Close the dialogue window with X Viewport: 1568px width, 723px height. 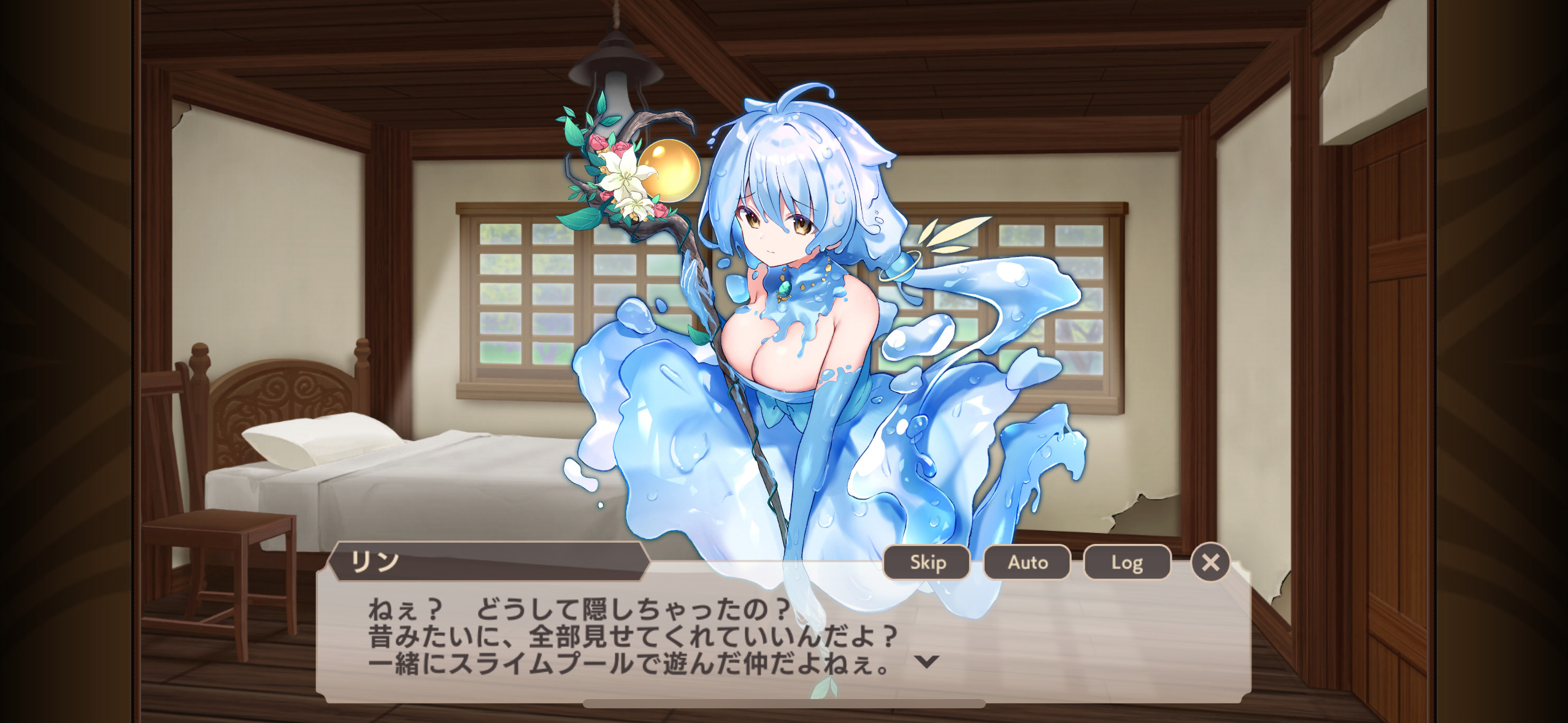pyautogui.click(x=1210, y=562)
